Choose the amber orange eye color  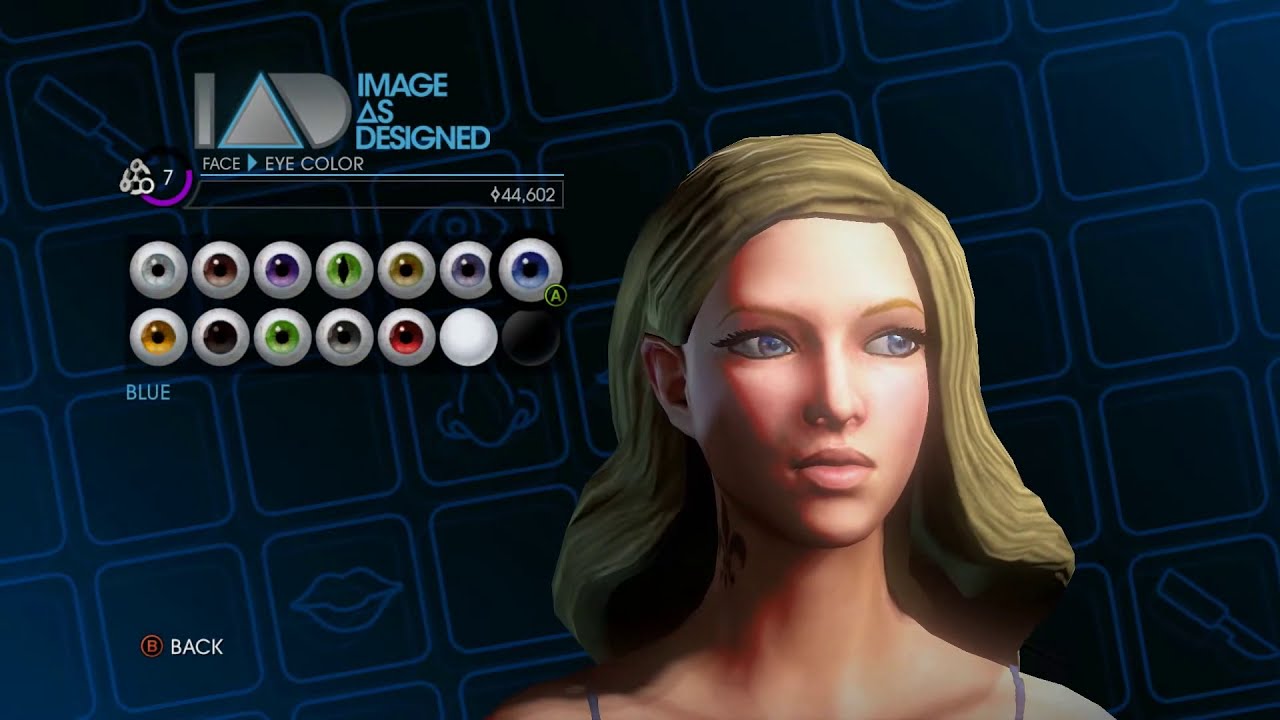(x=158, y=337)
